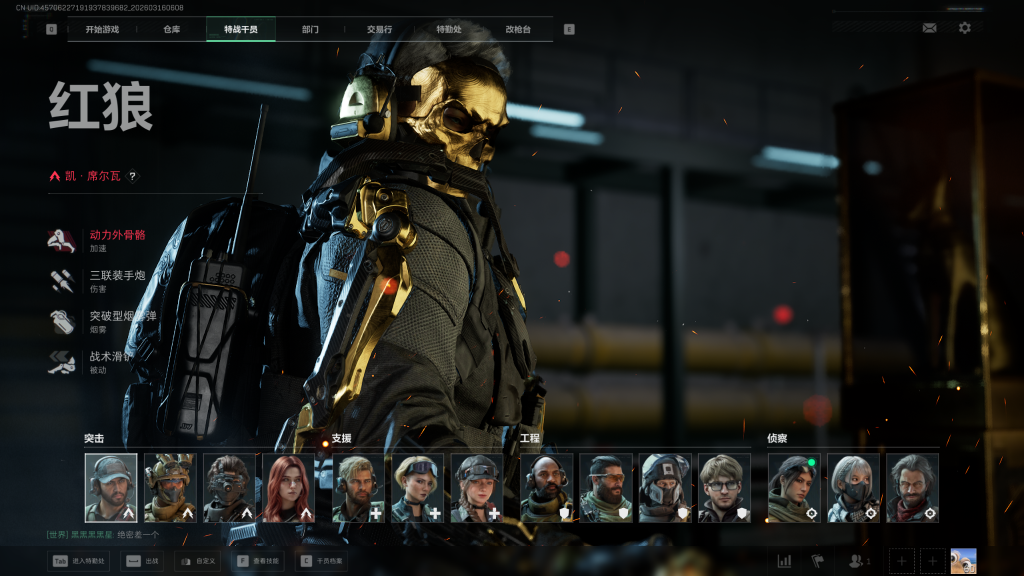Pick the engineer operator wearing glasses
1024x576 pixels.
[724, 488]
